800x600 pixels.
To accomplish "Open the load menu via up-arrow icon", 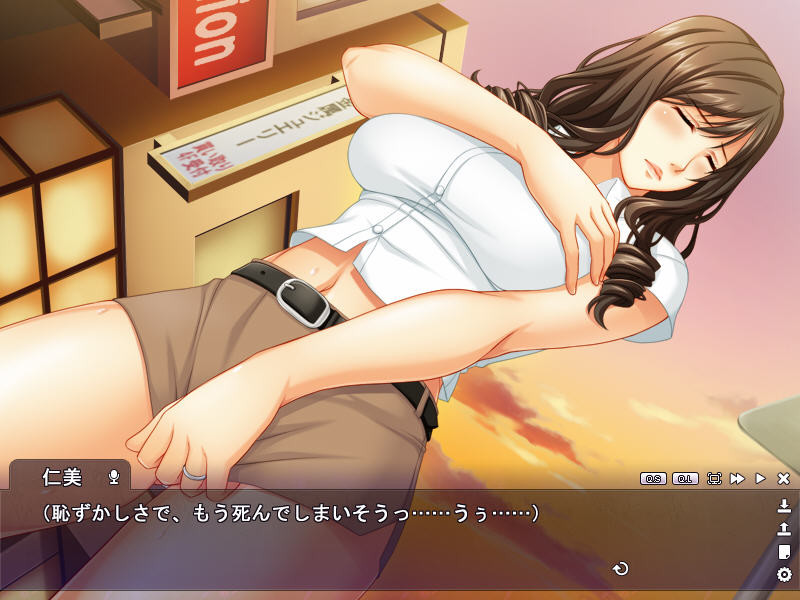I will pyautogui.click(x=784, y=528).
